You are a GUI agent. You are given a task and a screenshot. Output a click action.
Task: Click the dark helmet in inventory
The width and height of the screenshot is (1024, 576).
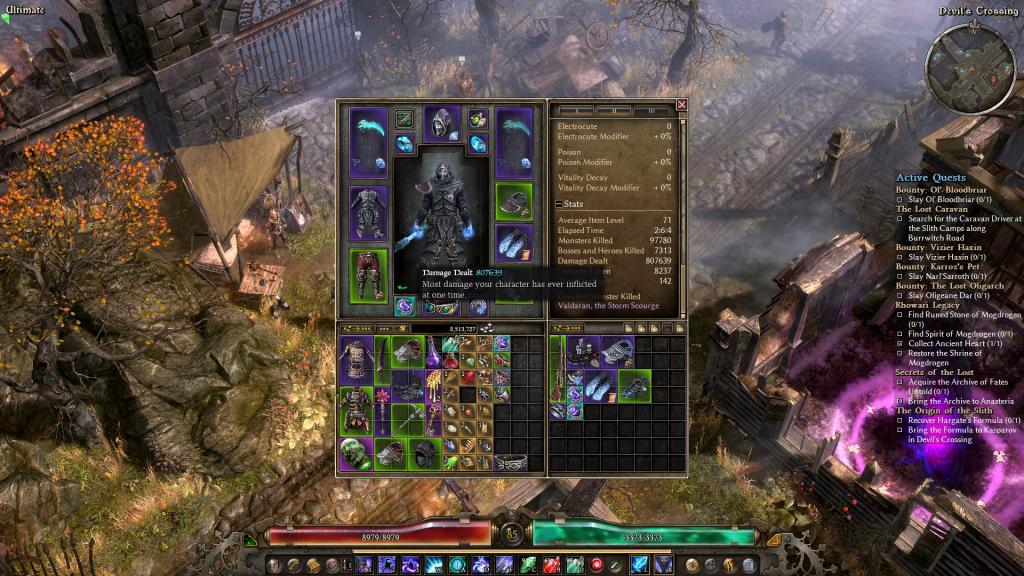[x=426, y=452]
